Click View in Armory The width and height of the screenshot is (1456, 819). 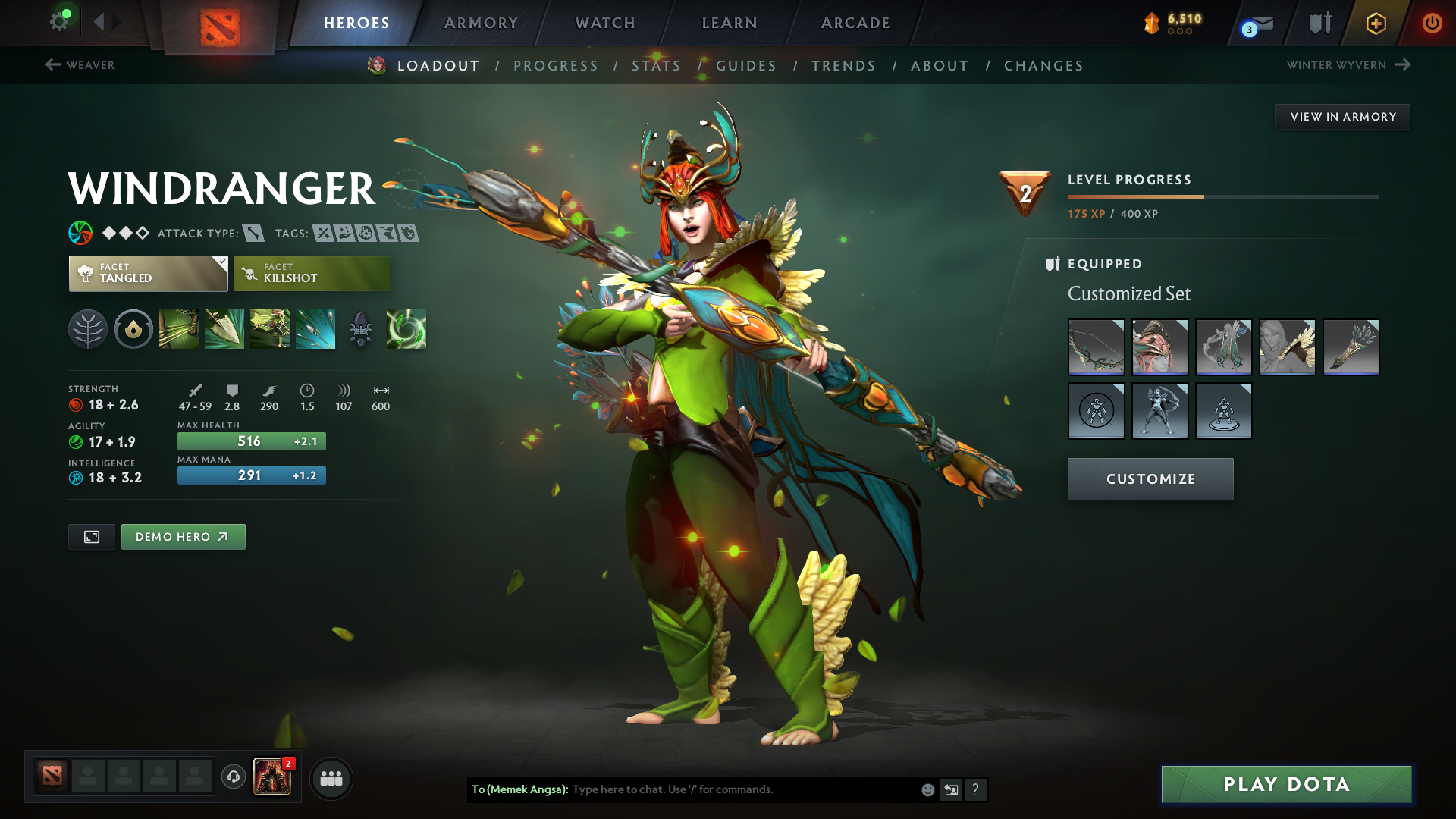pos(1342,117)
